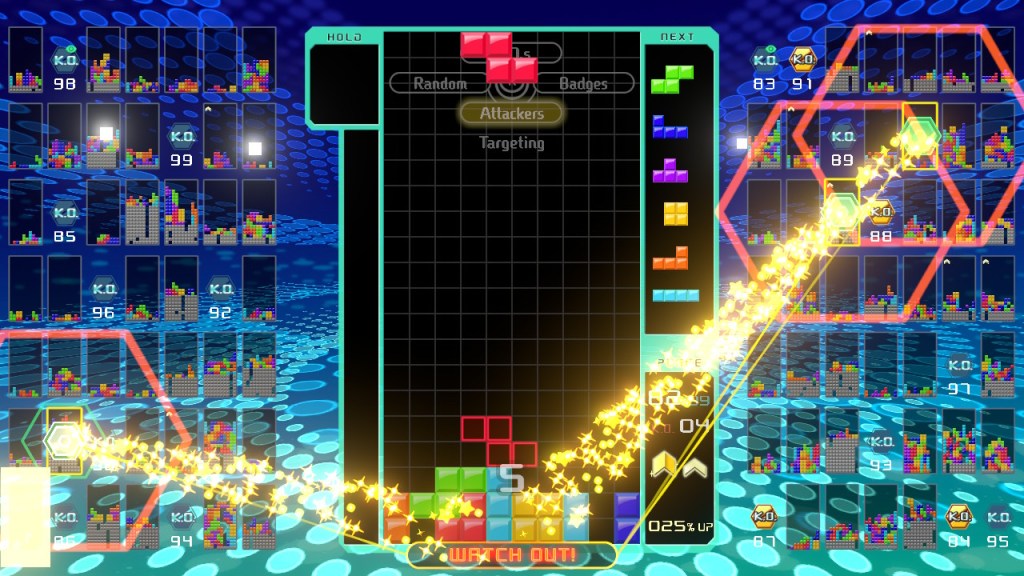Pick the purple T piece in Next queue

click(x=671, y=170)
